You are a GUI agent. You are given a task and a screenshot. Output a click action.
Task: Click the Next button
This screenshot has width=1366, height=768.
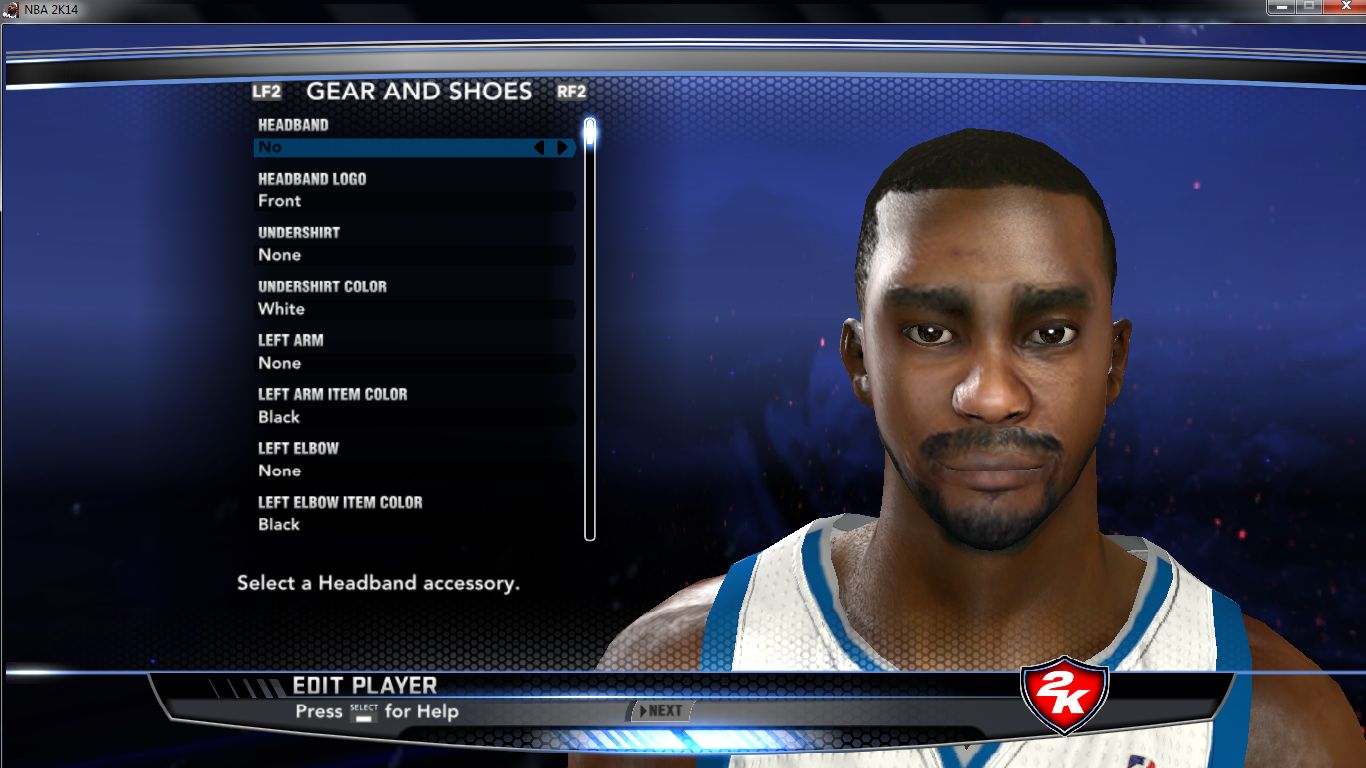click(x=660, y=711)
